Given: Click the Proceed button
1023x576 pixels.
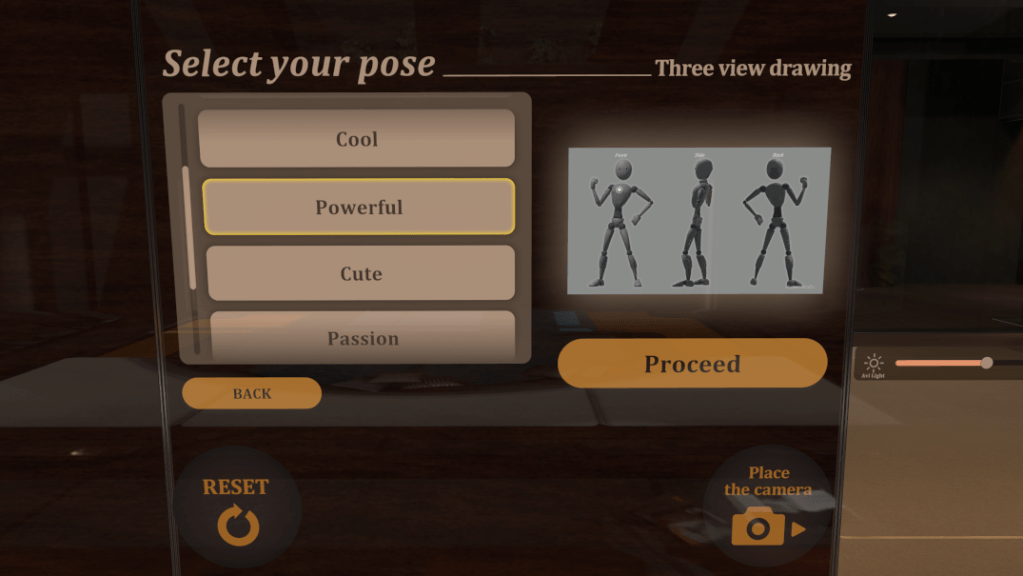Looking at the screenshot, I should pyautogui.click(x=692, y=363).
